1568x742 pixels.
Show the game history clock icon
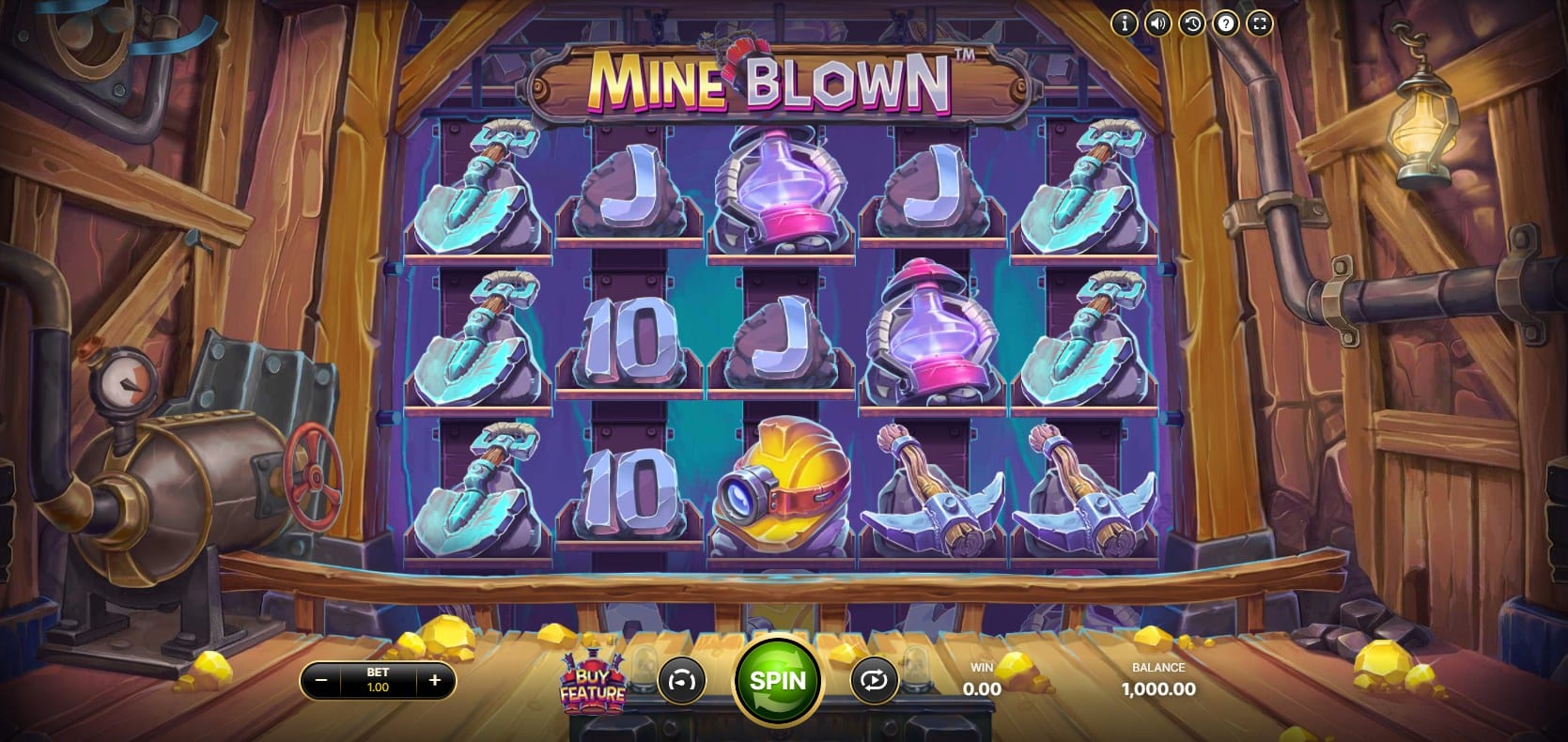[x=1192, y=23]
